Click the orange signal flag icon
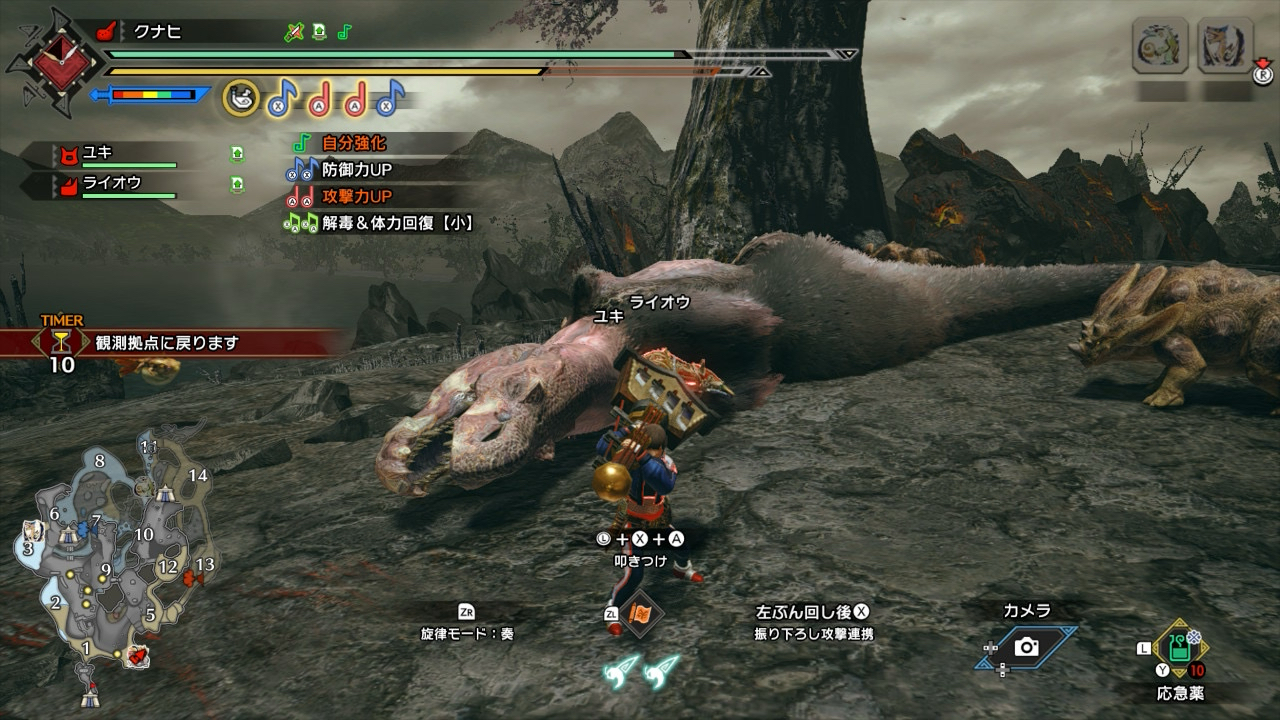1280x720 pixels. [x=638, y=614]
